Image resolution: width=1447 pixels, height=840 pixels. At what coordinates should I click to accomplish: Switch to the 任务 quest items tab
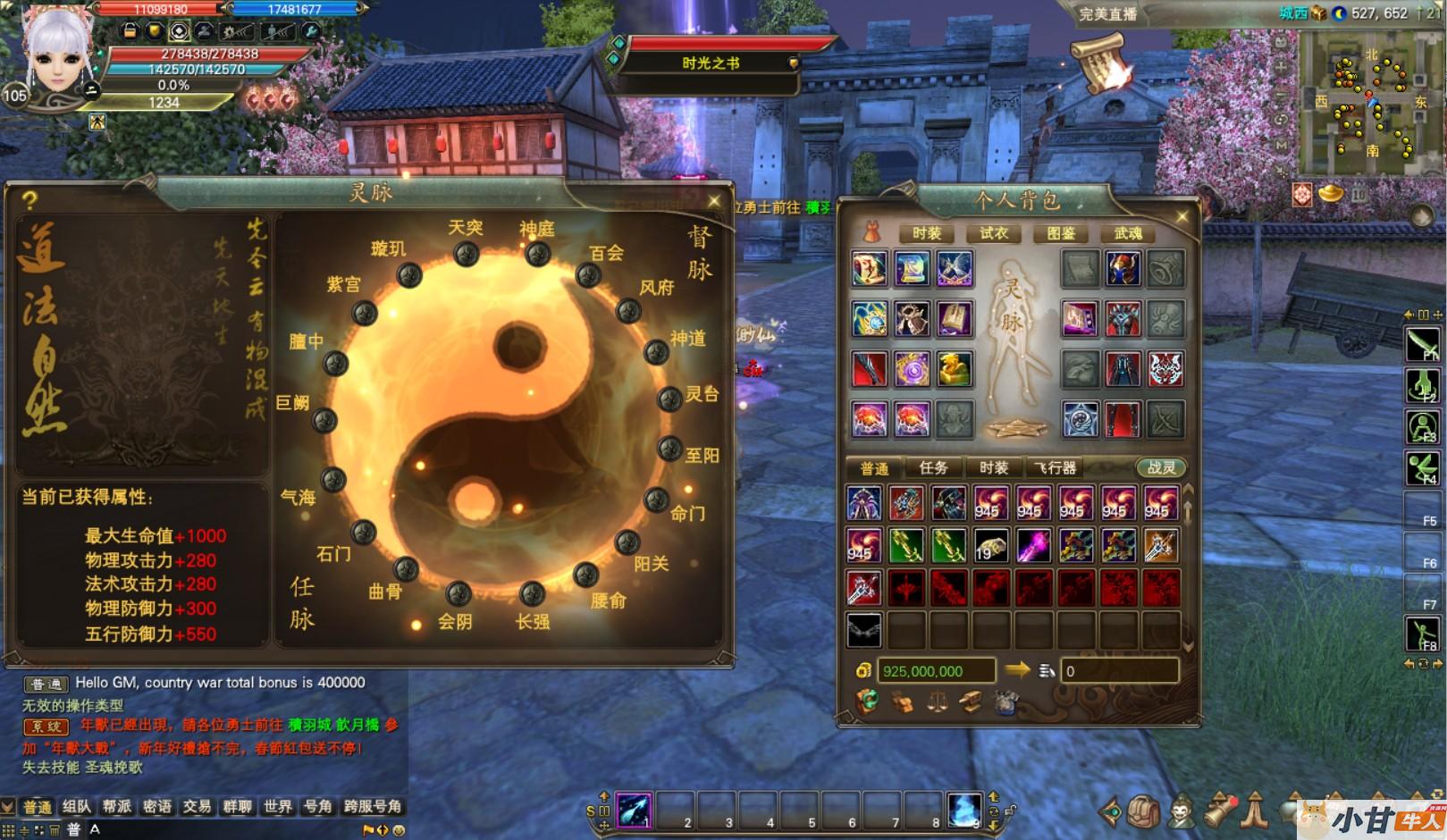coord(933,467)
